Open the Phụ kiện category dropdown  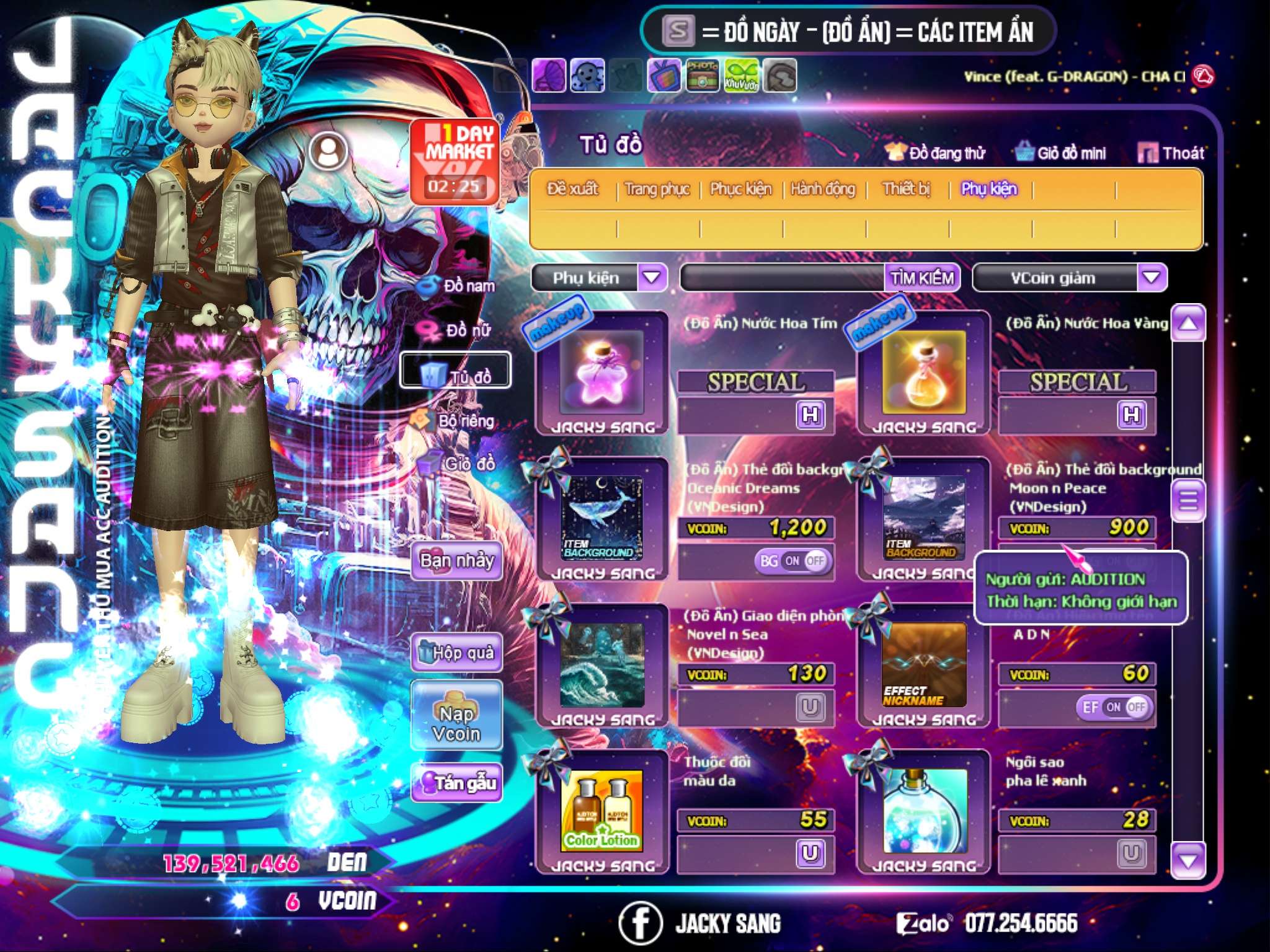point(652,278)
